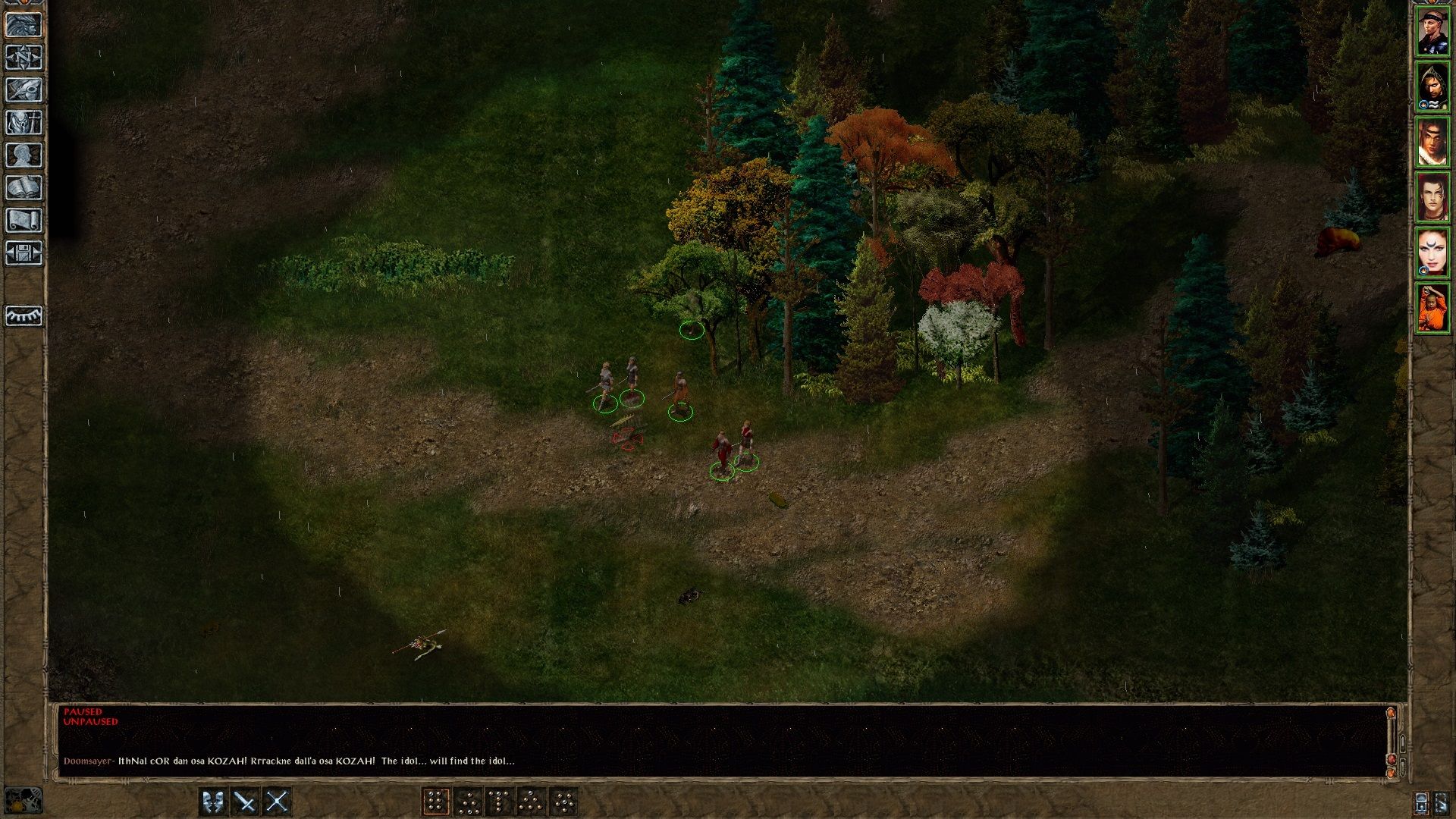Select the T-shaped party formation
This screenshot has width=1456, height=819.
pyautogui.click(x=499, y=802)
